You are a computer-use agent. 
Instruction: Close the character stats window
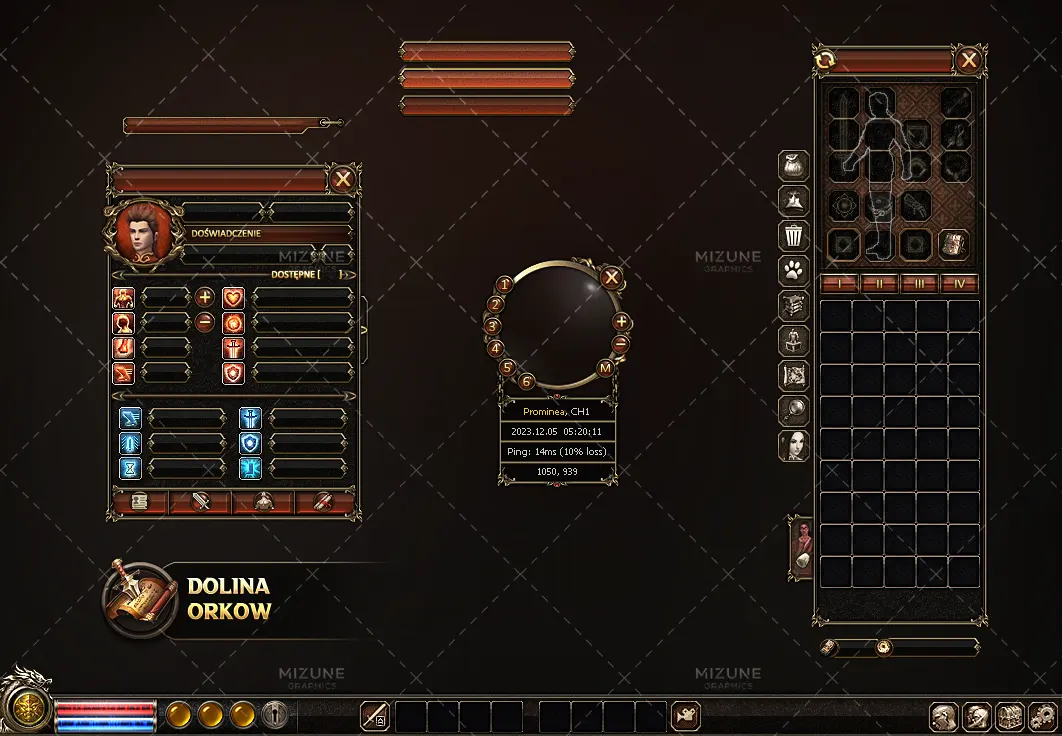pos(343,179)
